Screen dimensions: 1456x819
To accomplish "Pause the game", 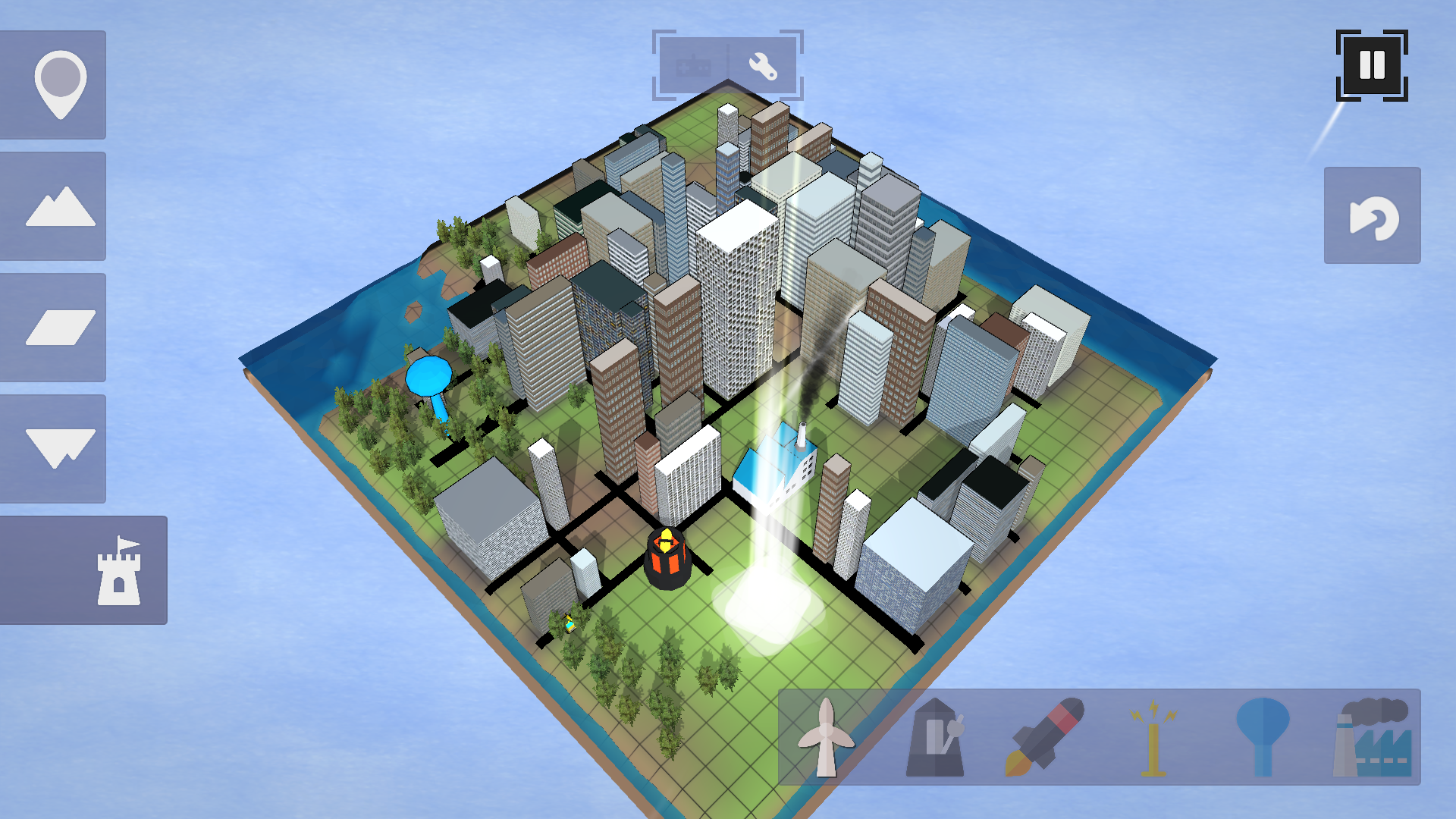I will (x=1372, y=66).
